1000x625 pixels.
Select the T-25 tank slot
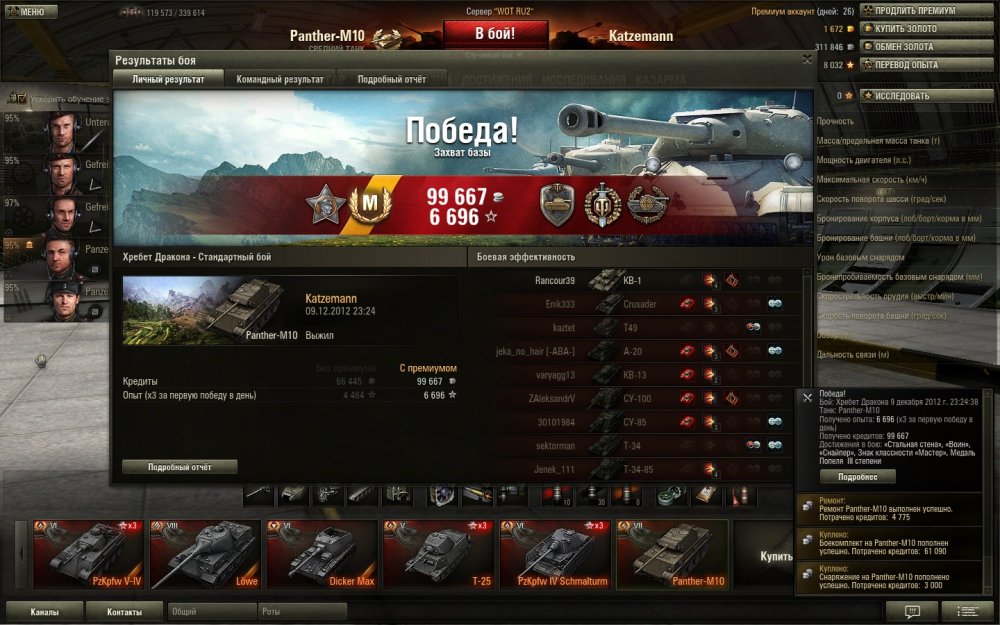[x=439, y=554]
